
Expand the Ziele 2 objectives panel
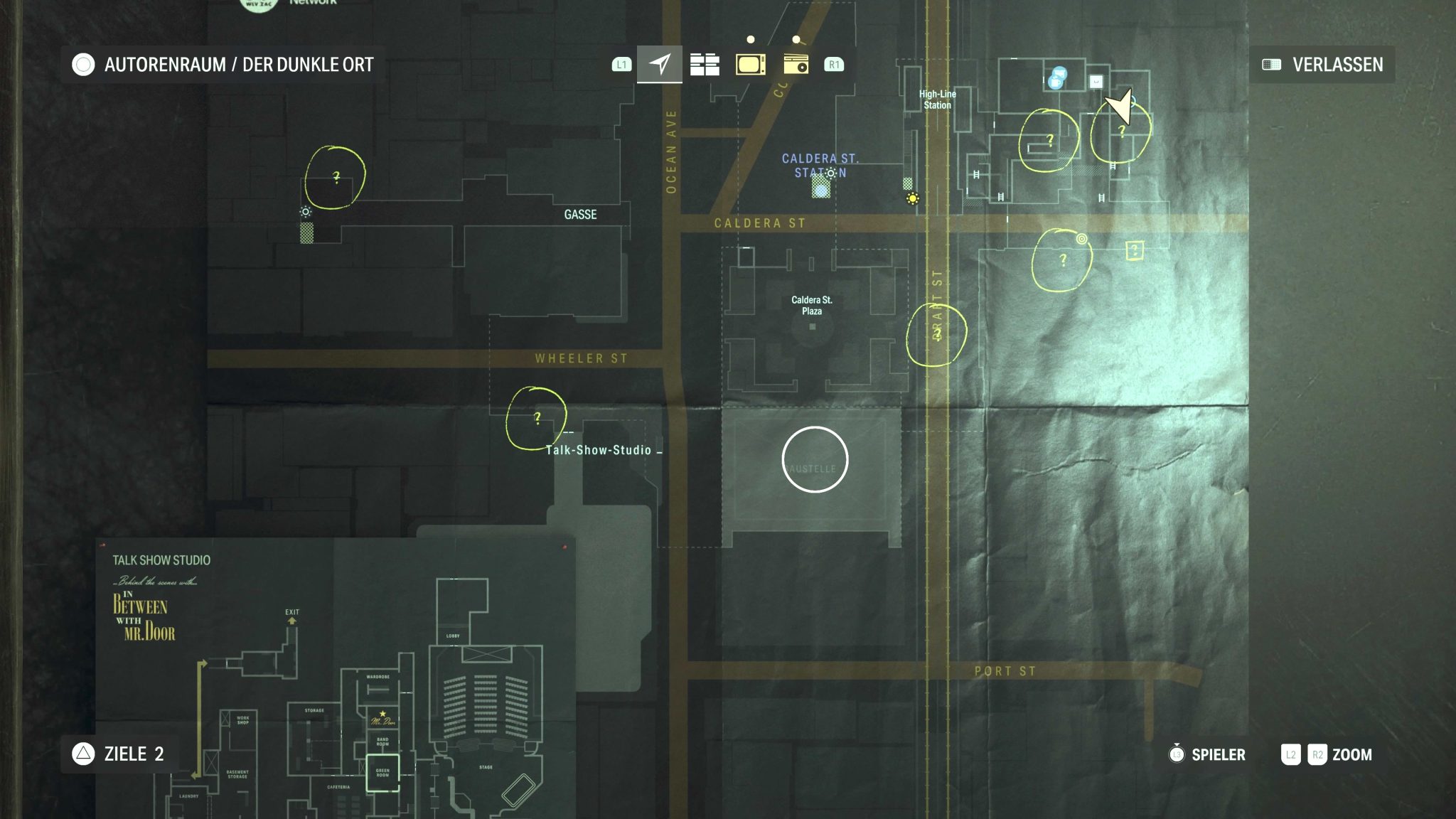point(121,754)
